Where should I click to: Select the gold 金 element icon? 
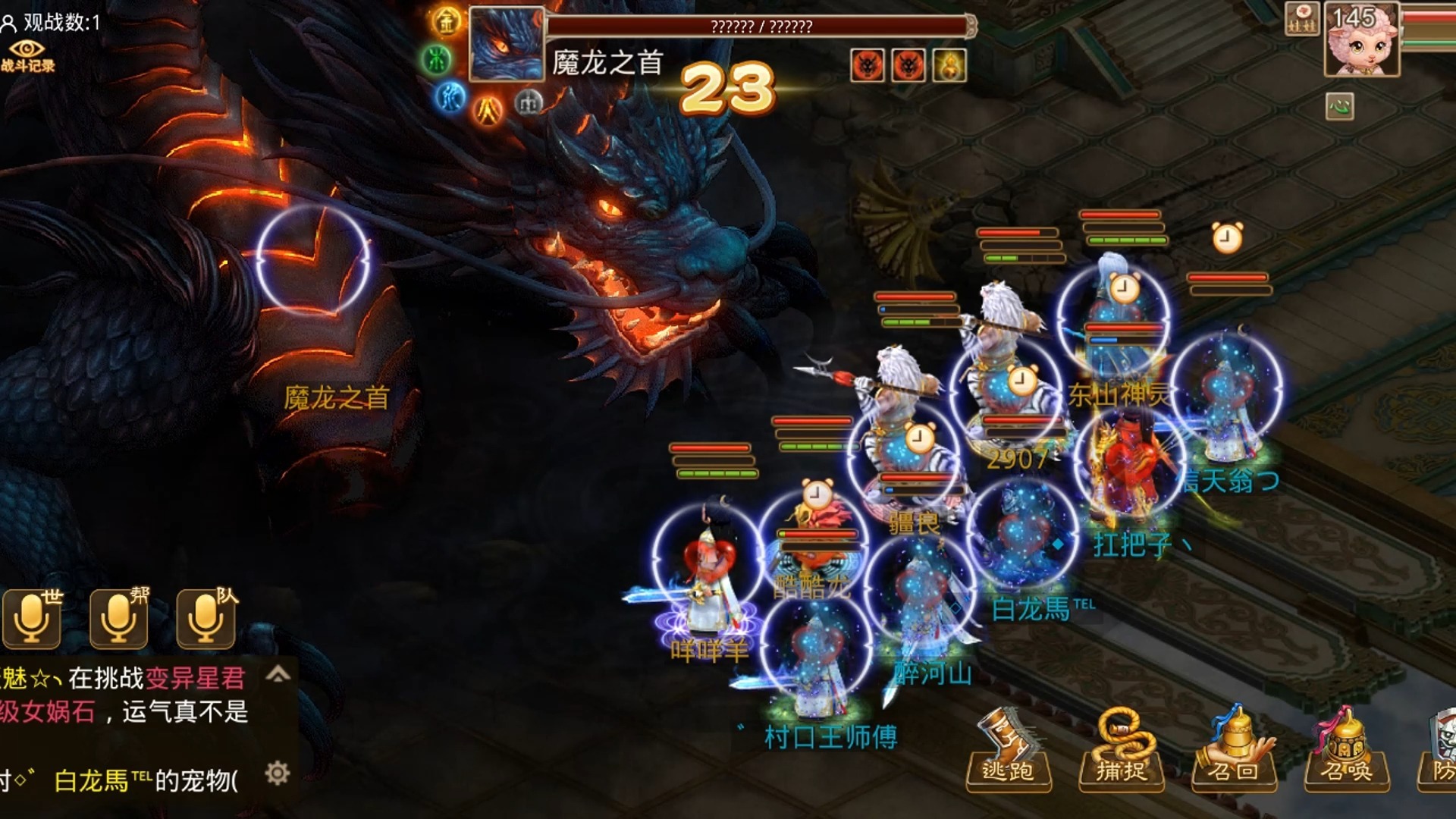tap(447, 21)
